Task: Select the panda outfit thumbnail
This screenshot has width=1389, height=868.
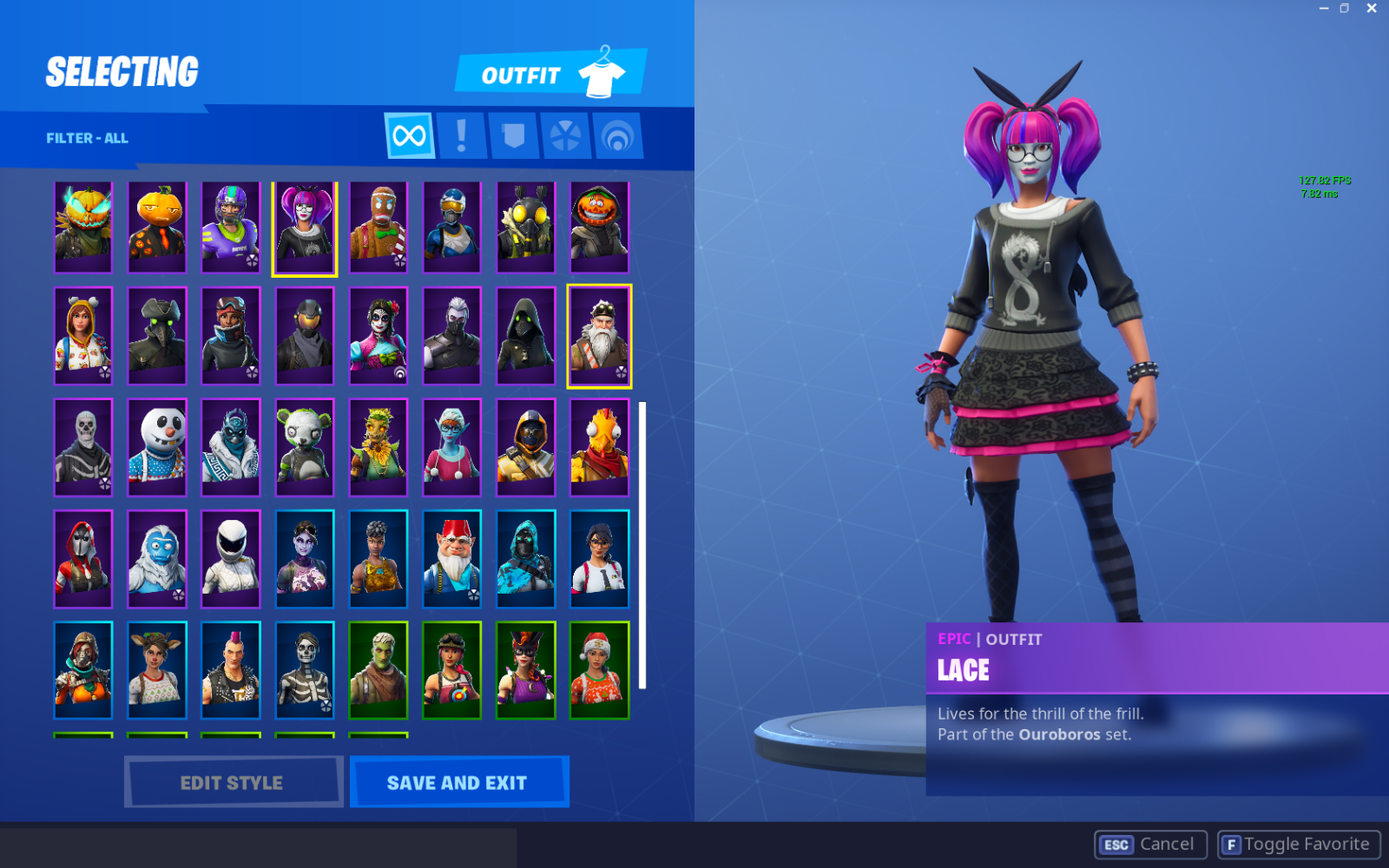Action: tap(305, 447)
